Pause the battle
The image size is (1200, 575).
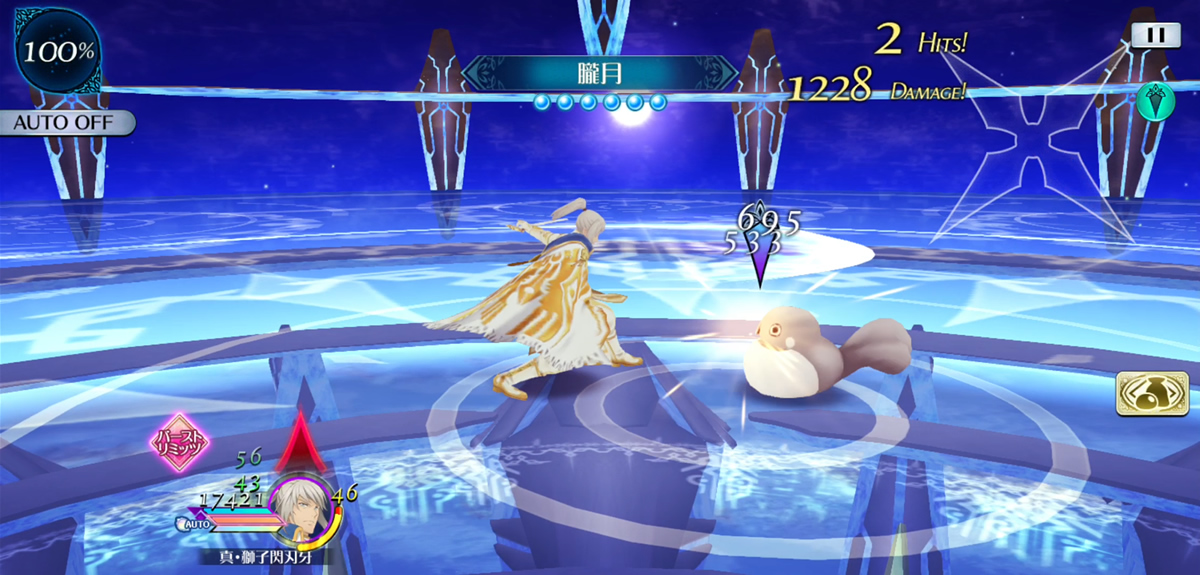tap(1156, 34)
